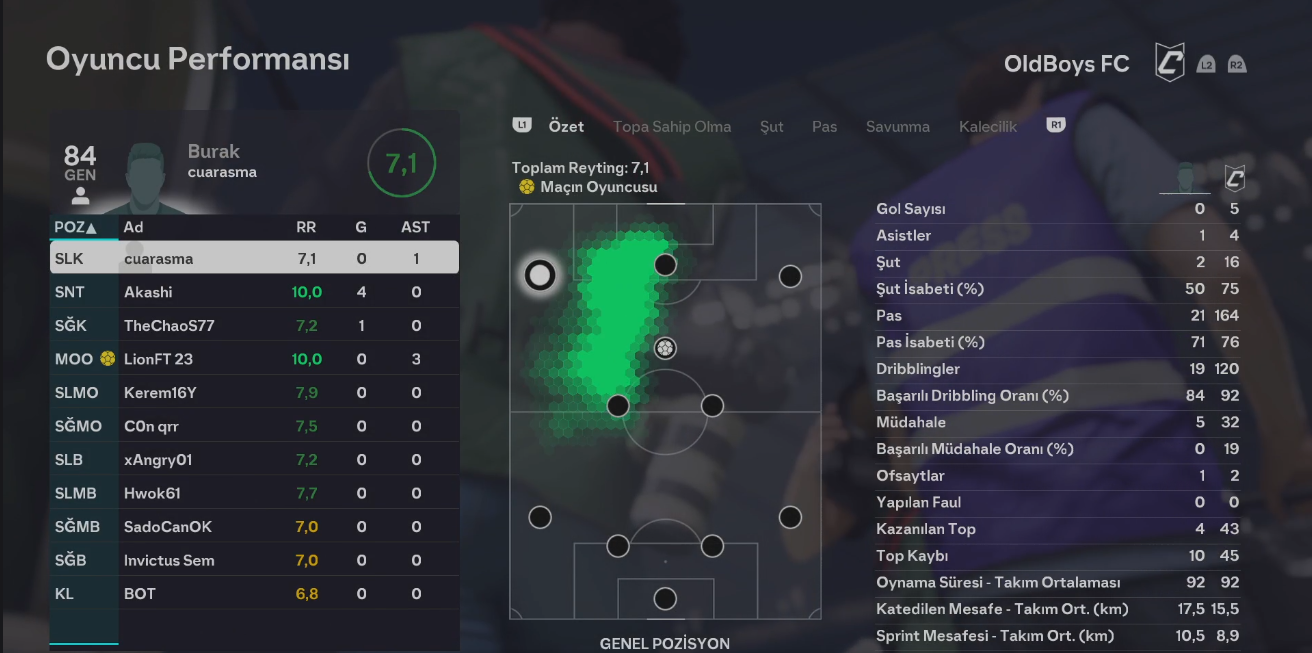
Task: Pick the LionFT 23 player row
Action: (254, 359)
